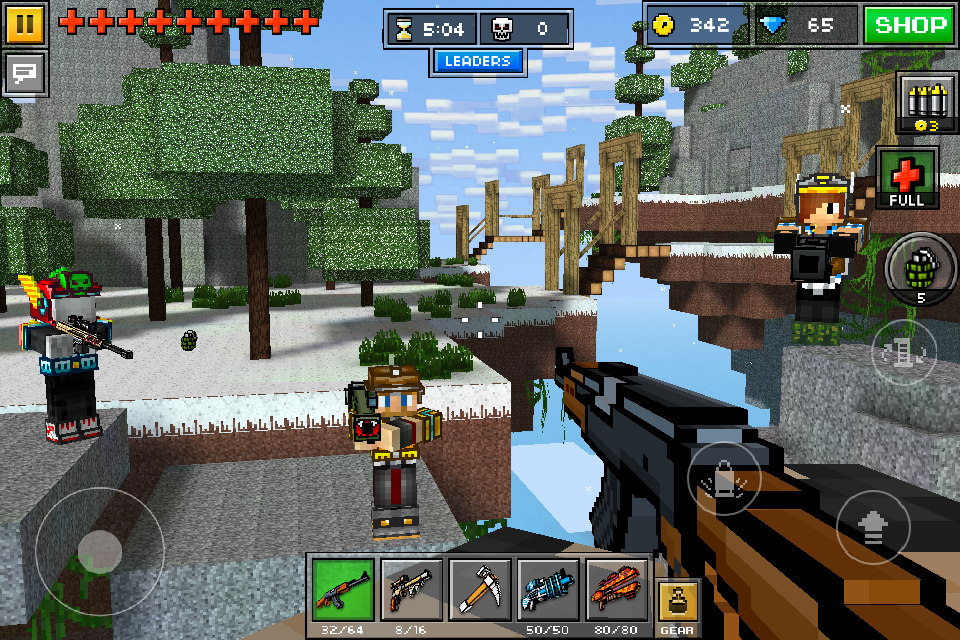Open the chat speech bubble

click(x=26, y=73)
